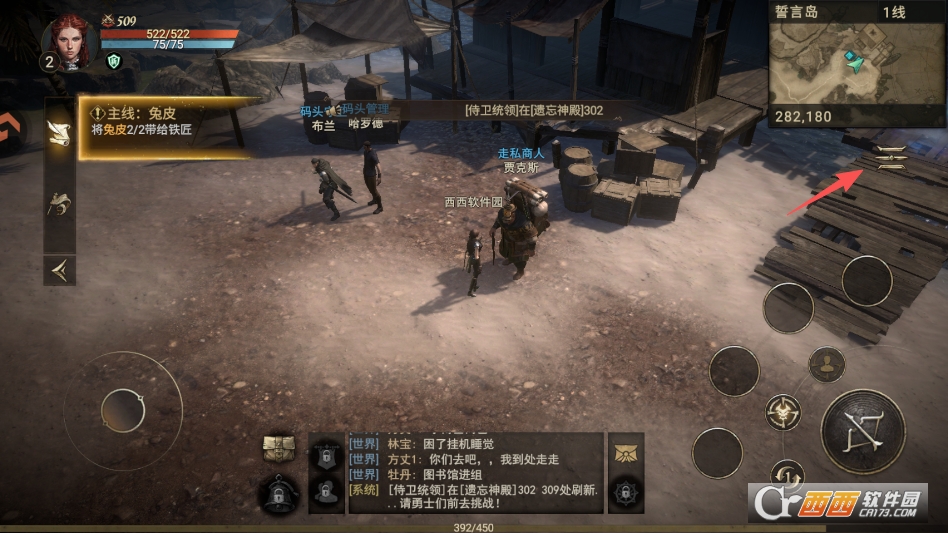Viewport: 948px width, 533px height.
Task: Tap the circular swap-arrows button
Action: tap(788, 474)
